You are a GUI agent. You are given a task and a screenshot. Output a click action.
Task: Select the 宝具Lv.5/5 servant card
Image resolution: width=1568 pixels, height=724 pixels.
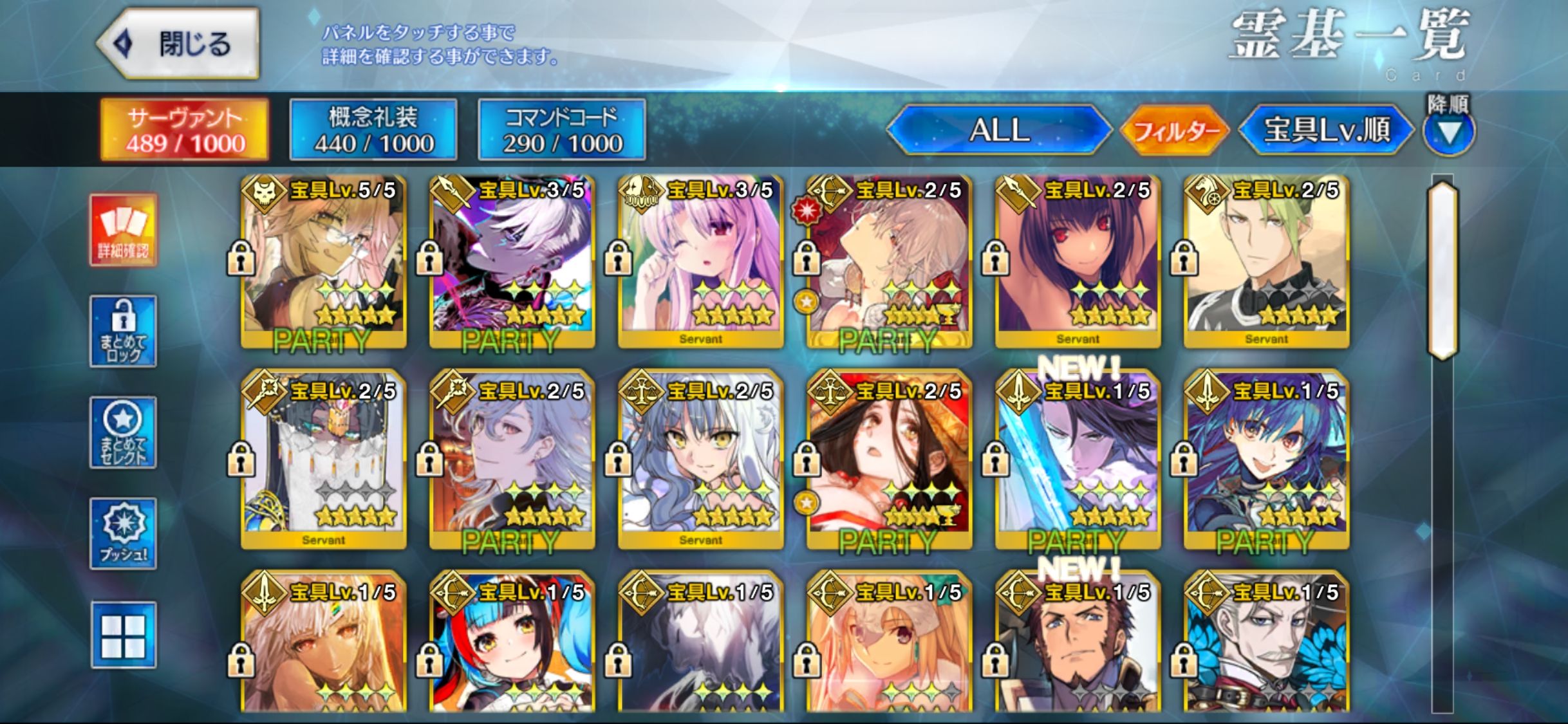324,262
